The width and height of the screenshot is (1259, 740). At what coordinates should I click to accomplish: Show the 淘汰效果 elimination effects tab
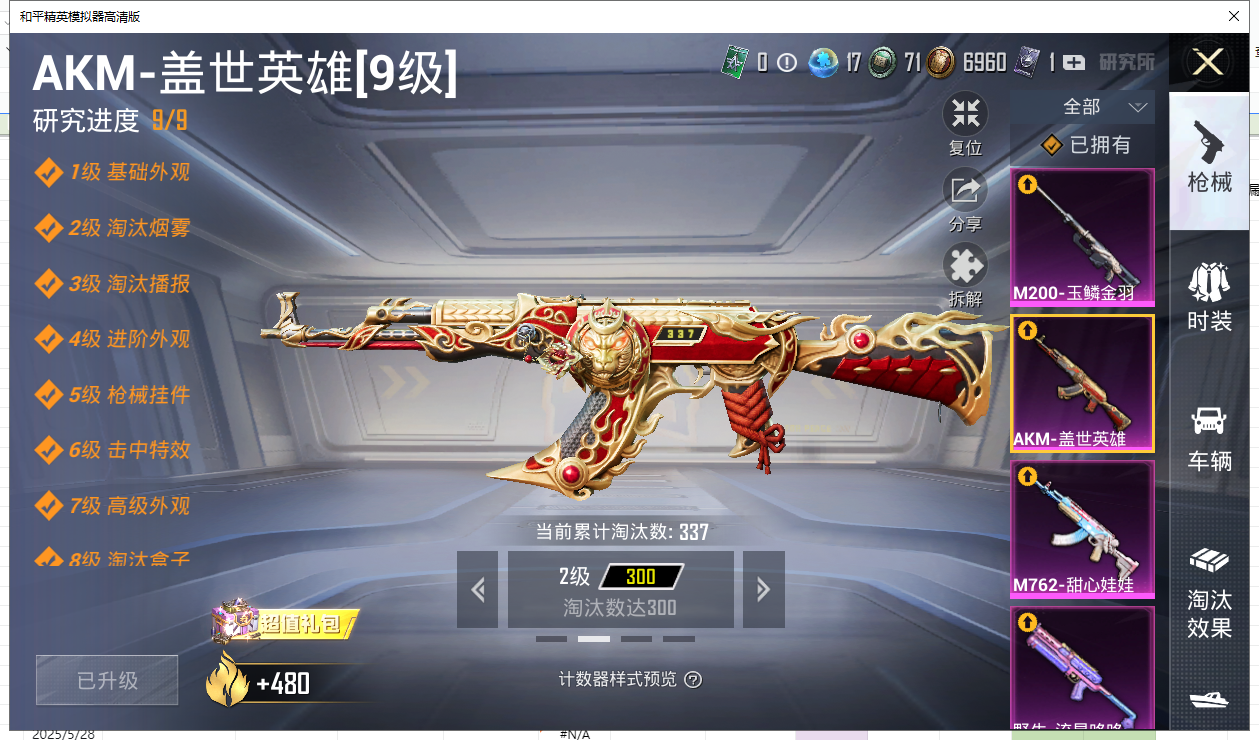click(x=1209, y=592)
